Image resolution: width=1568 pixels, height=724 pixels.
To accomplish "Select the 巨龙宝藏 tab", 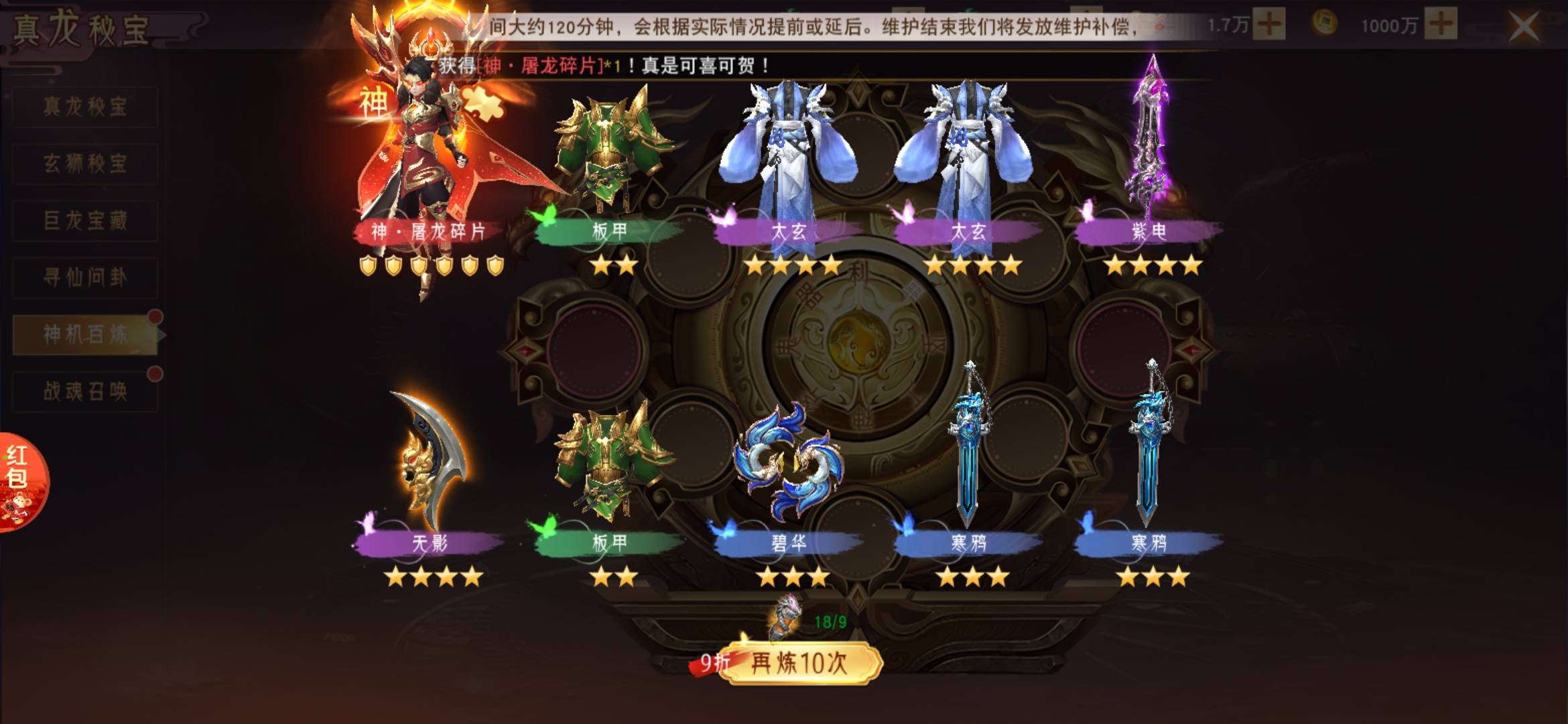I will pos(85,221).
